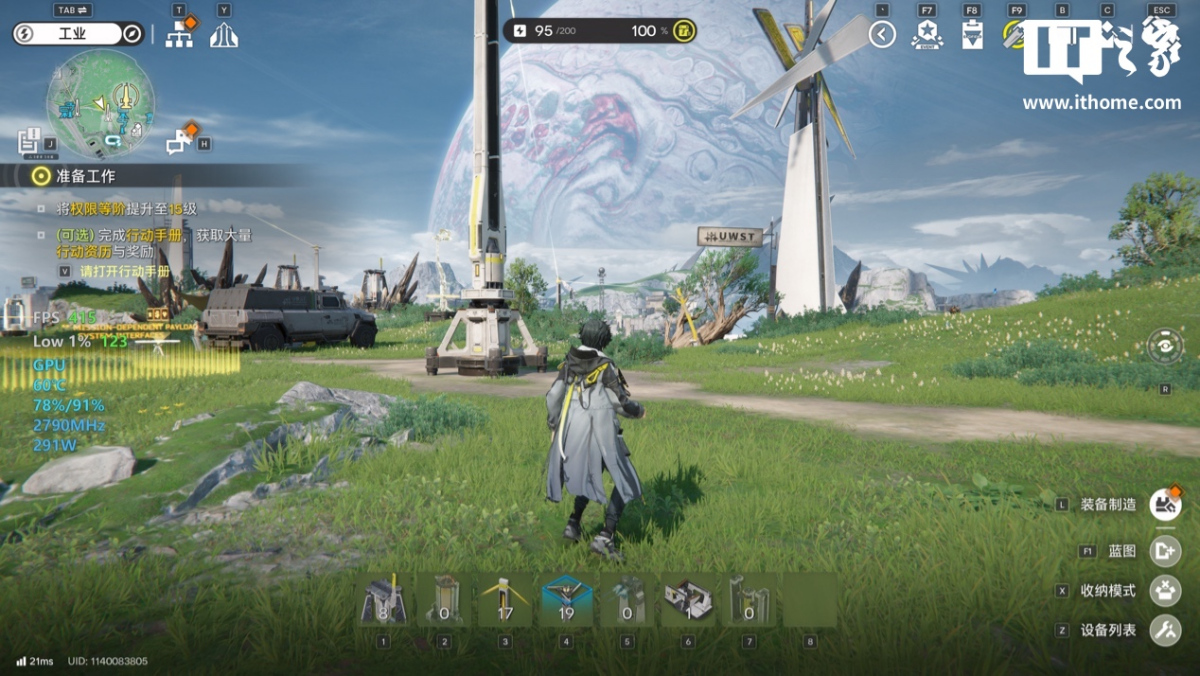Choose the highlighted slot with 19 items
This screenshot has width=1200, height=676.
click(566, 602)
